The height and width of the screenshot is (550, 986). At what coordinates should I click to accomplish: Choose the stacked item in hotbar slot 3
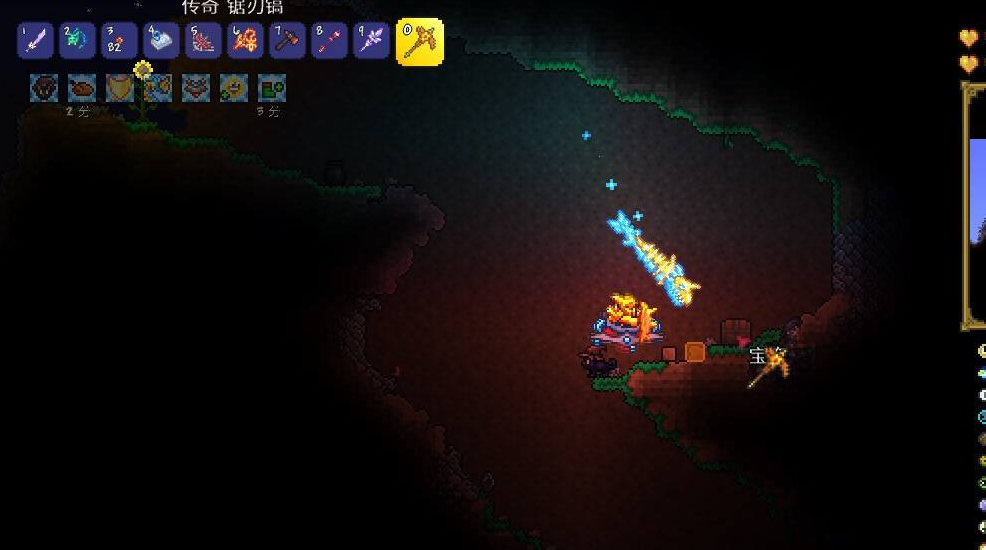pos(119,41)
